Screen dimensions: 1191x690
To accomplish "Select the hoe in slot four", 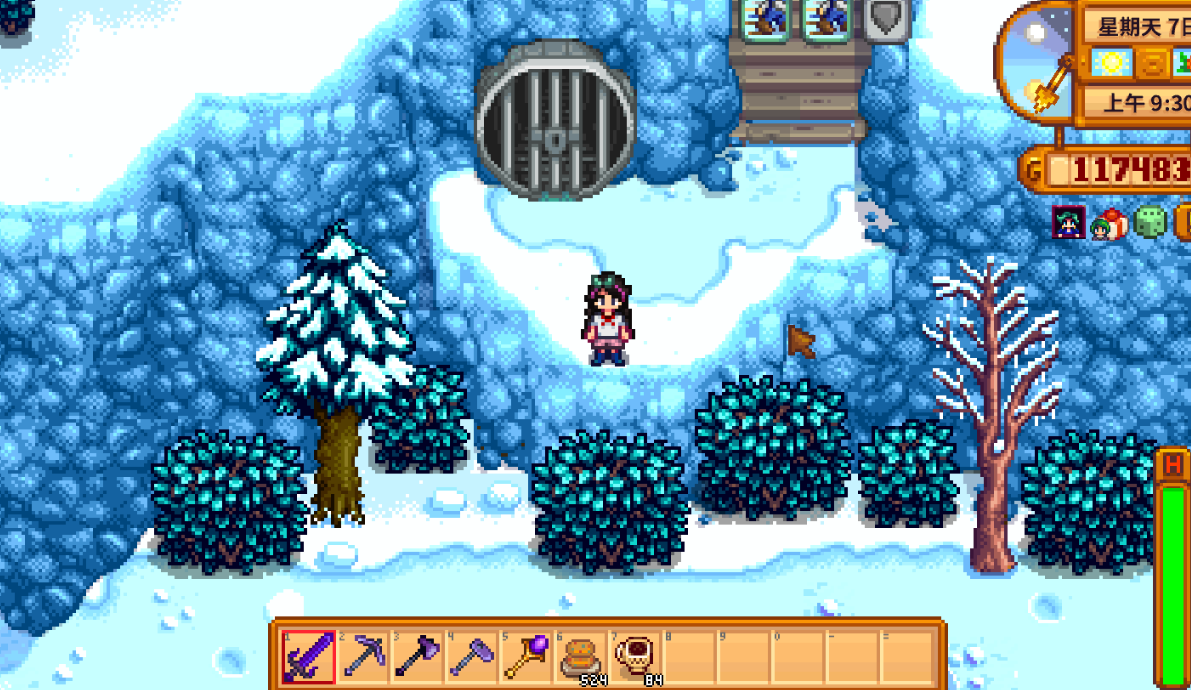I will (x=470, y=656).
